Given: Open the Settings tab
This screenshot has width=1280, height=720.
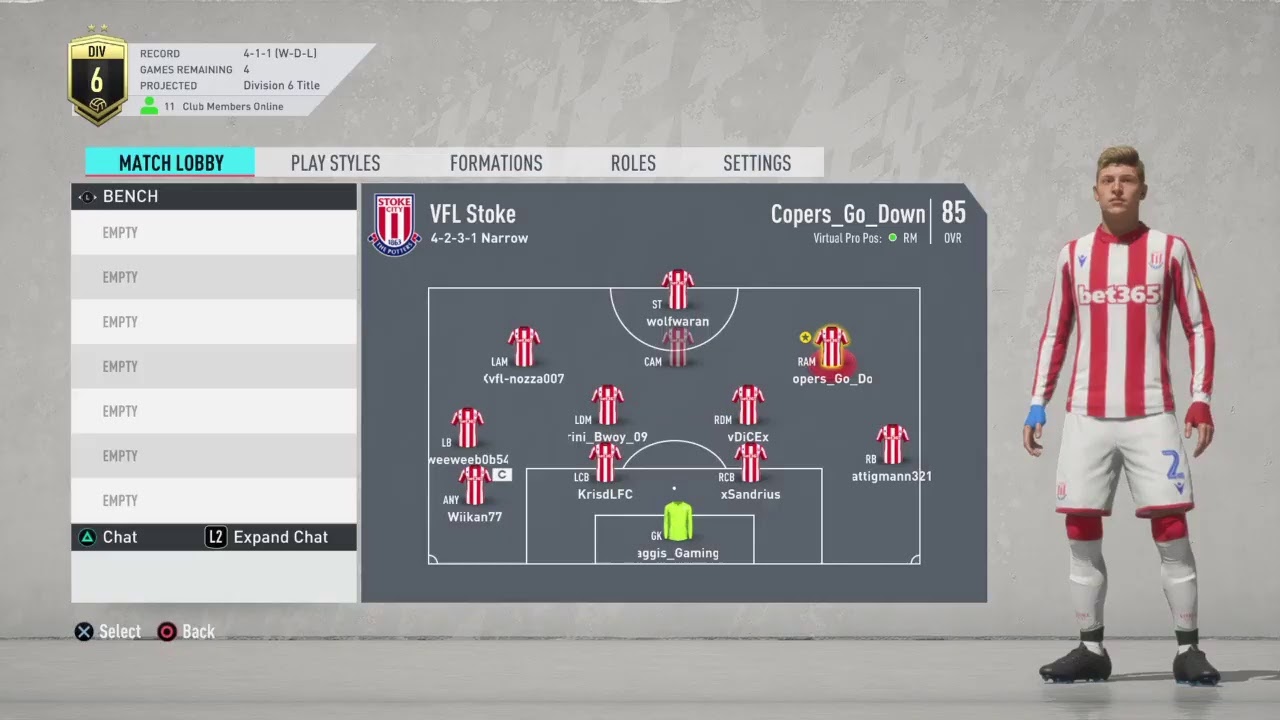Looking at the screenshot, I should [x=757, y=163].
